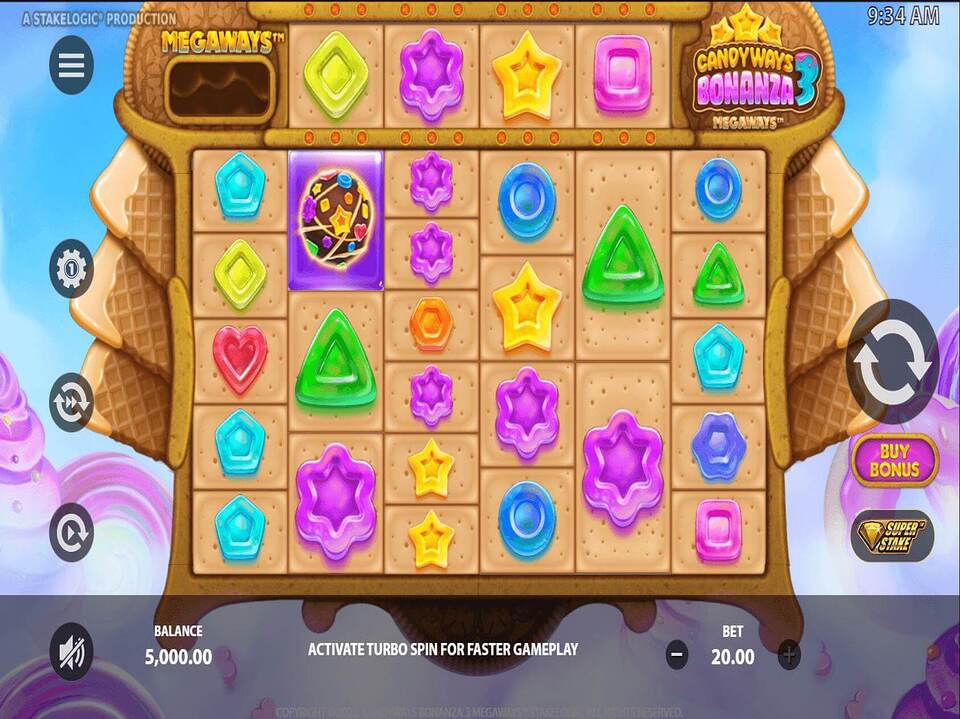Spin the reels with the circular arrows button
This screenshot has height=719, width=960.
pyautogui.click(x=892, y=362)
